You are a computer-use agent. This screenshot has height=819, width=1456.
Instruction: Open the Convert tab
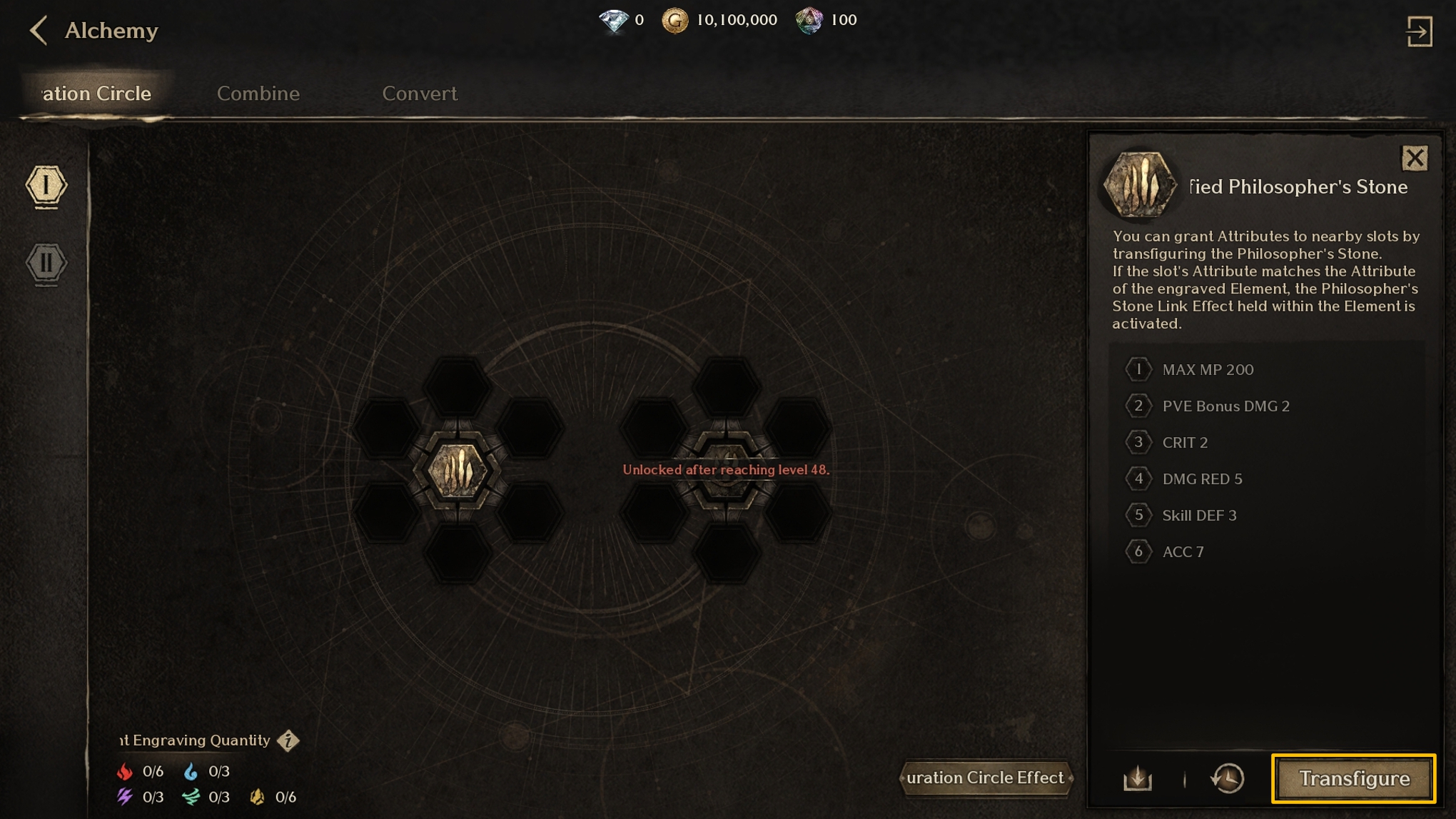click(419, 94)
